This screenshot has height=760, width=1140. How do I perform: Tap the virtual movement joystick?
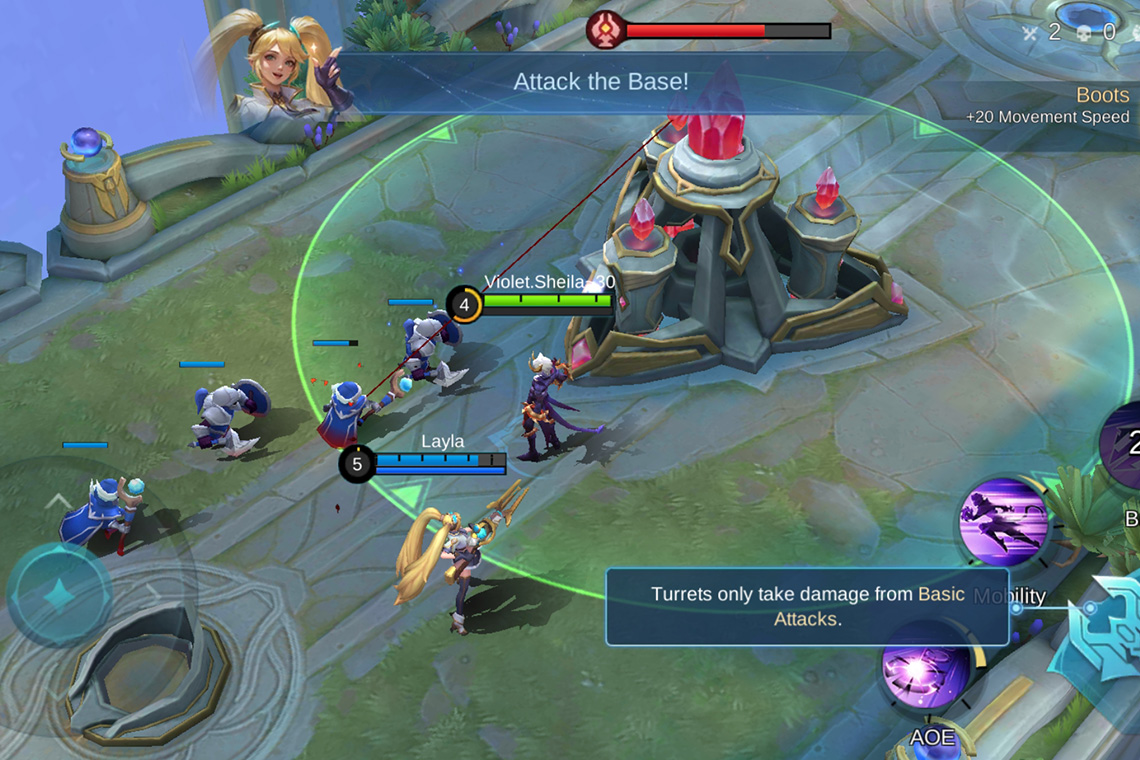pos(60,595)
